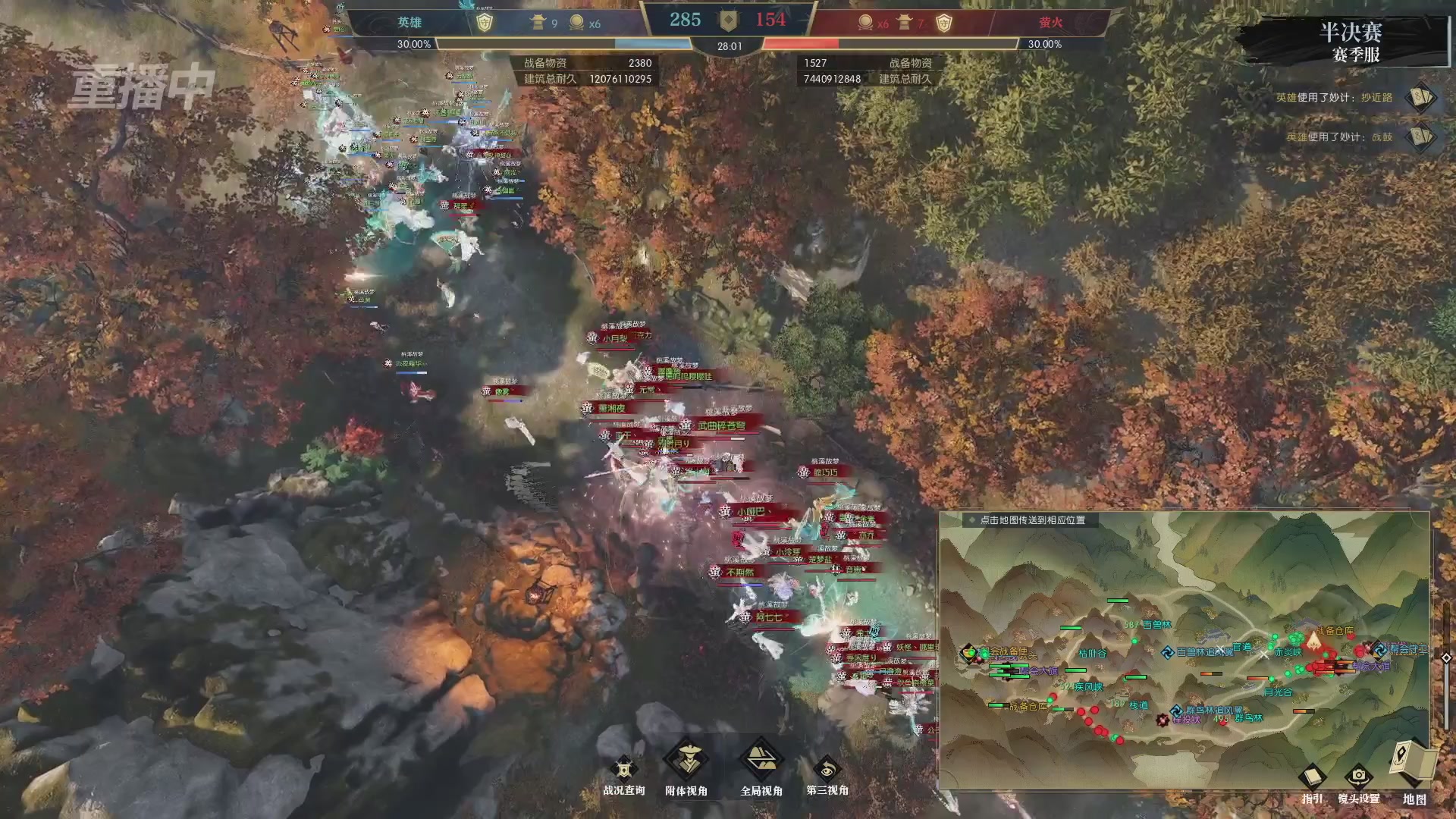The height and width of the screenshot is (819, 1456).
Task: Click the 战鼓 stratagem card icon
Action: tap(1419, 137)
